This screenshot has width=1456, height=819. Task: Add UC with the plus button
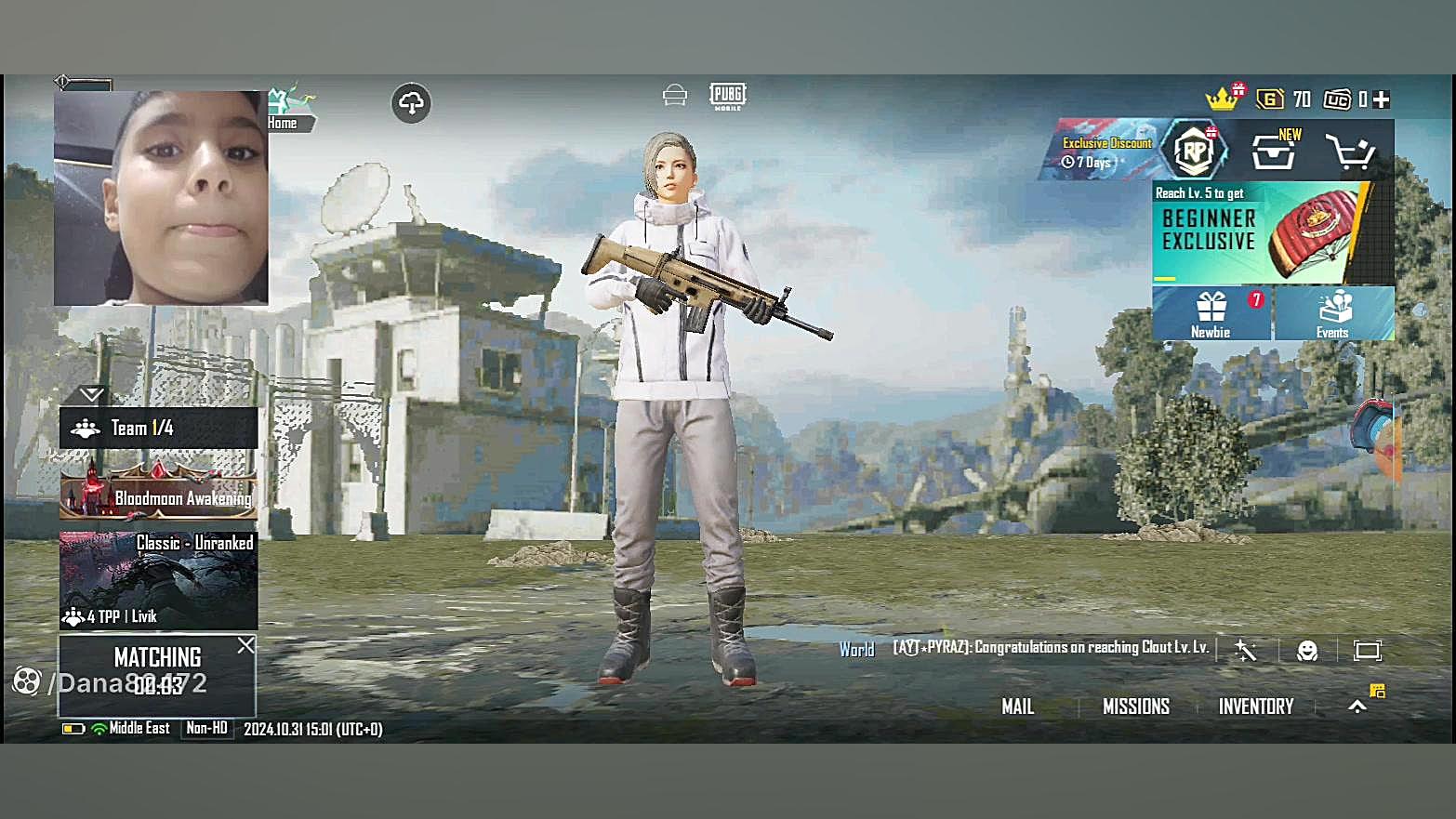point(1382,99)
